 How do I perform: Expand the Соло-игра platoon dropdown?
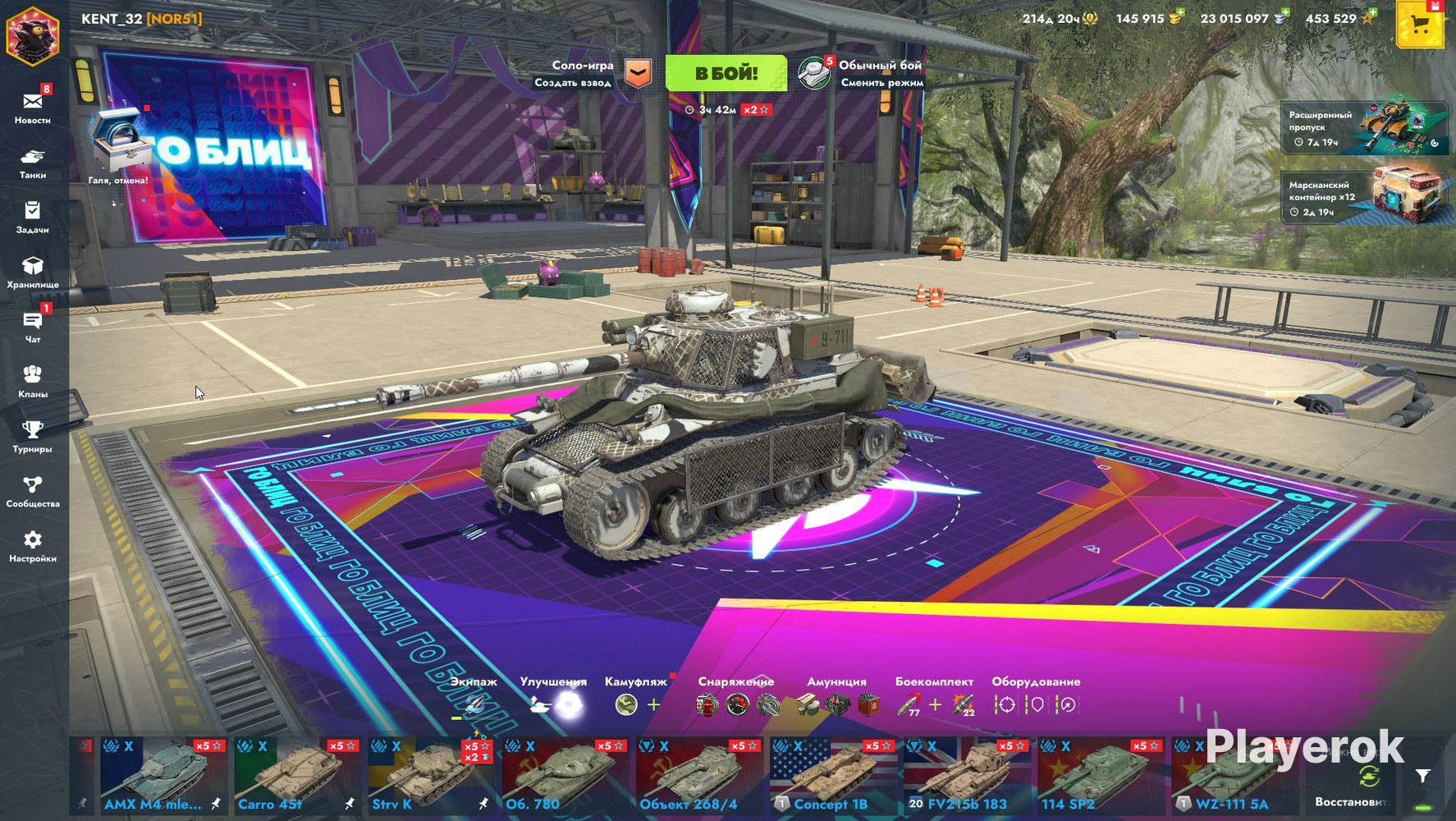(638, 73)
